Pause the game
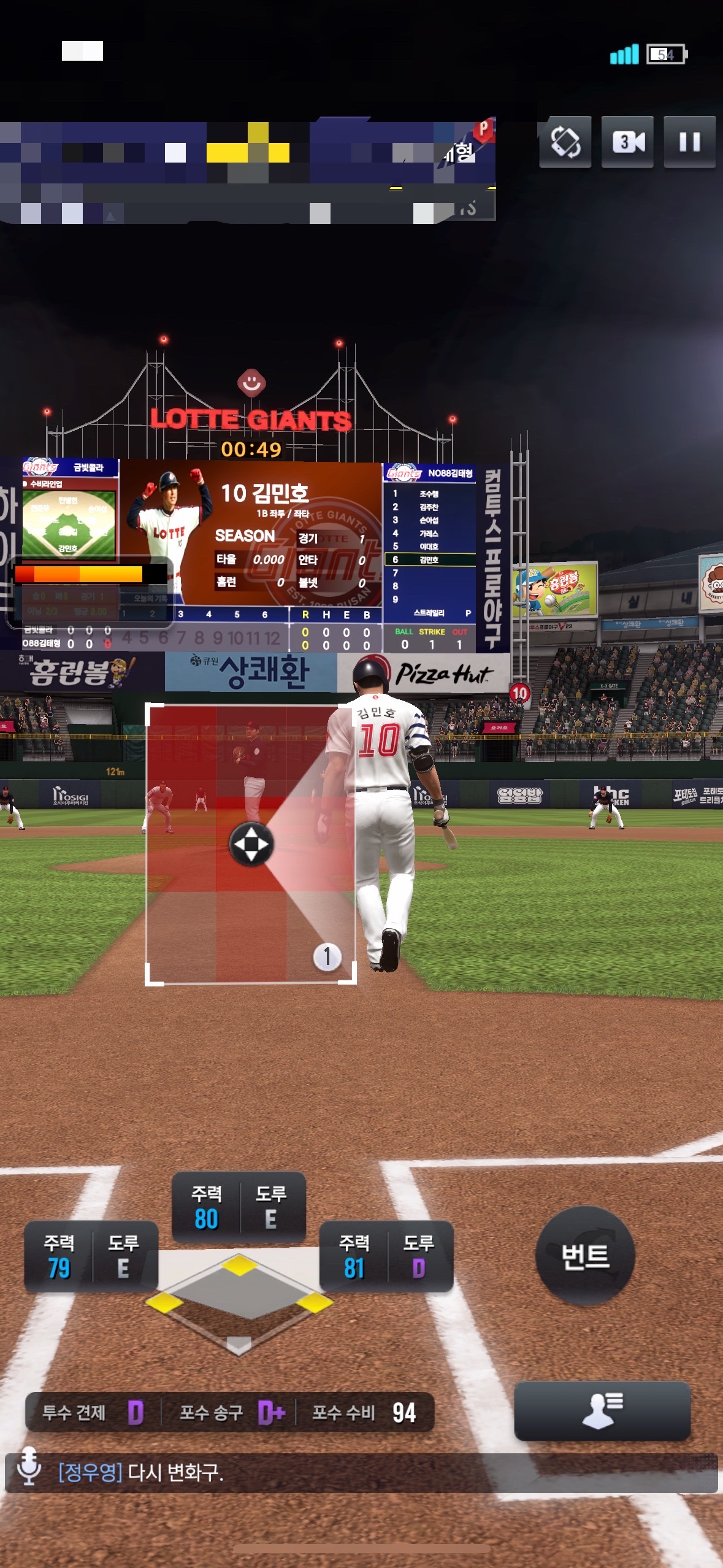Viewport: 723px width, 1568px height. tap(689, 142)
